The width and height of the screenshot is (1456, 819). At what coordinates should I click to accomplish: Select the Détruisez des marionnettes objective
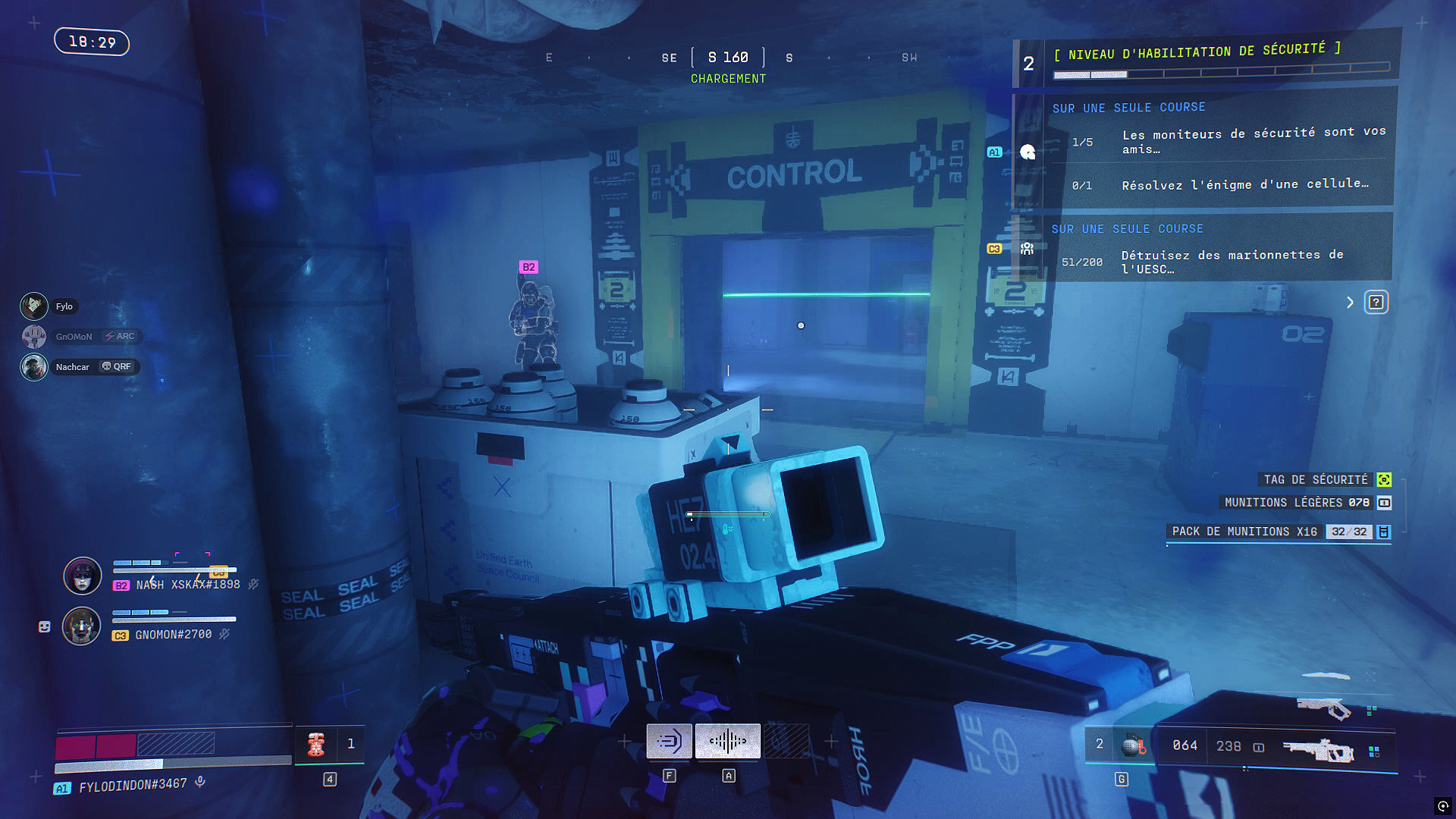tap(1232, 262)
